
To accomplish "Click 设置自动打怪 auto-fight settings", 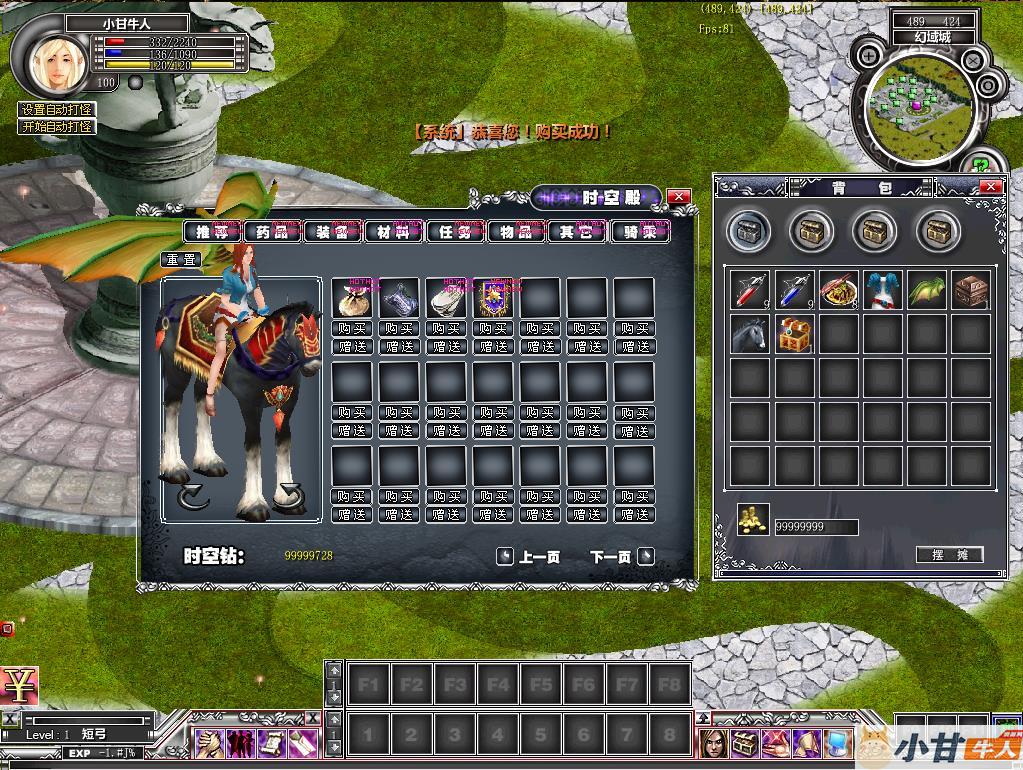I will [x=57, y=110].
